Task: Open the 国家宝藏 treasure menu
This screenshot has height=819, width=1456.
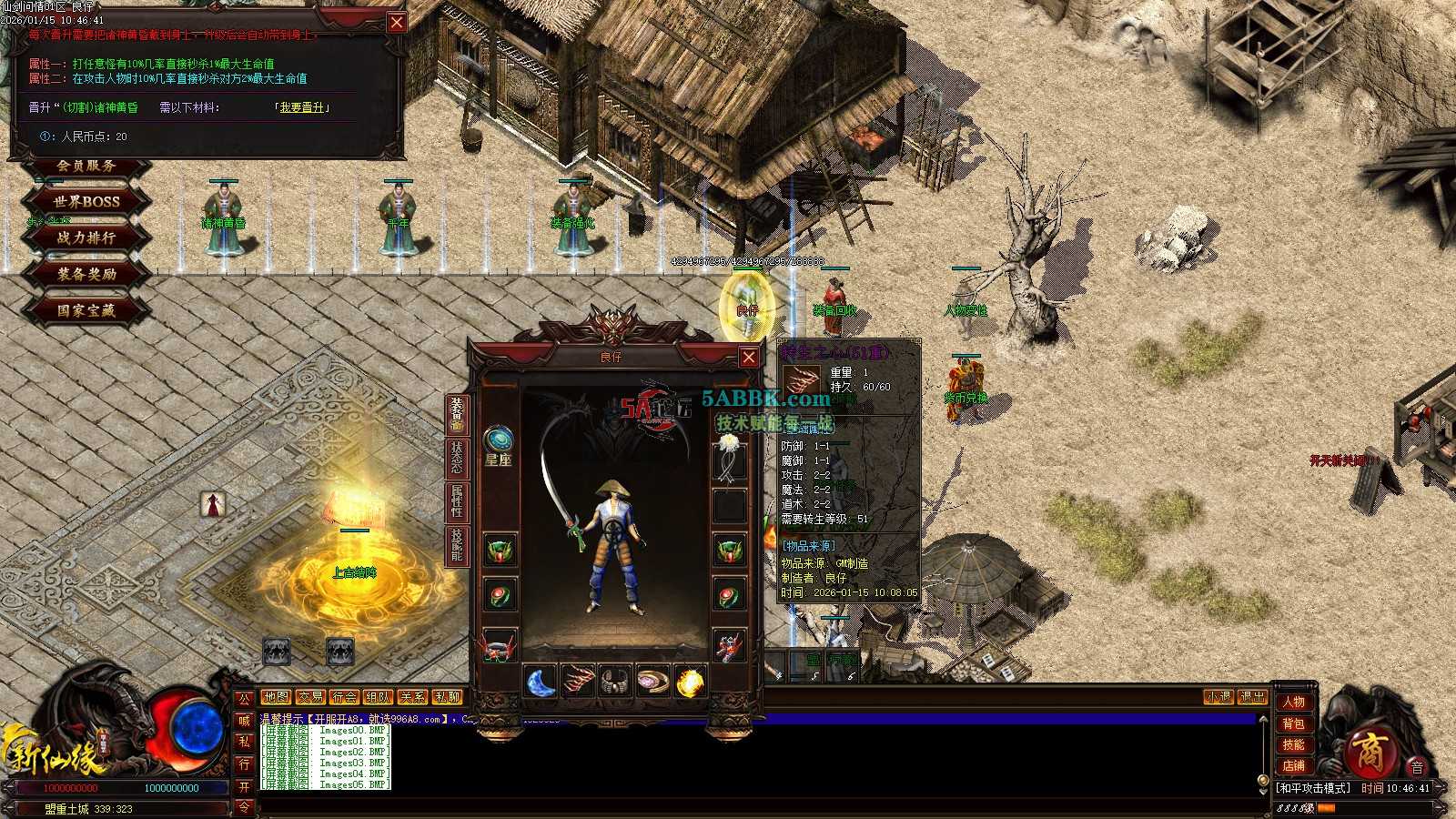Action: click(x=86, y=310)
